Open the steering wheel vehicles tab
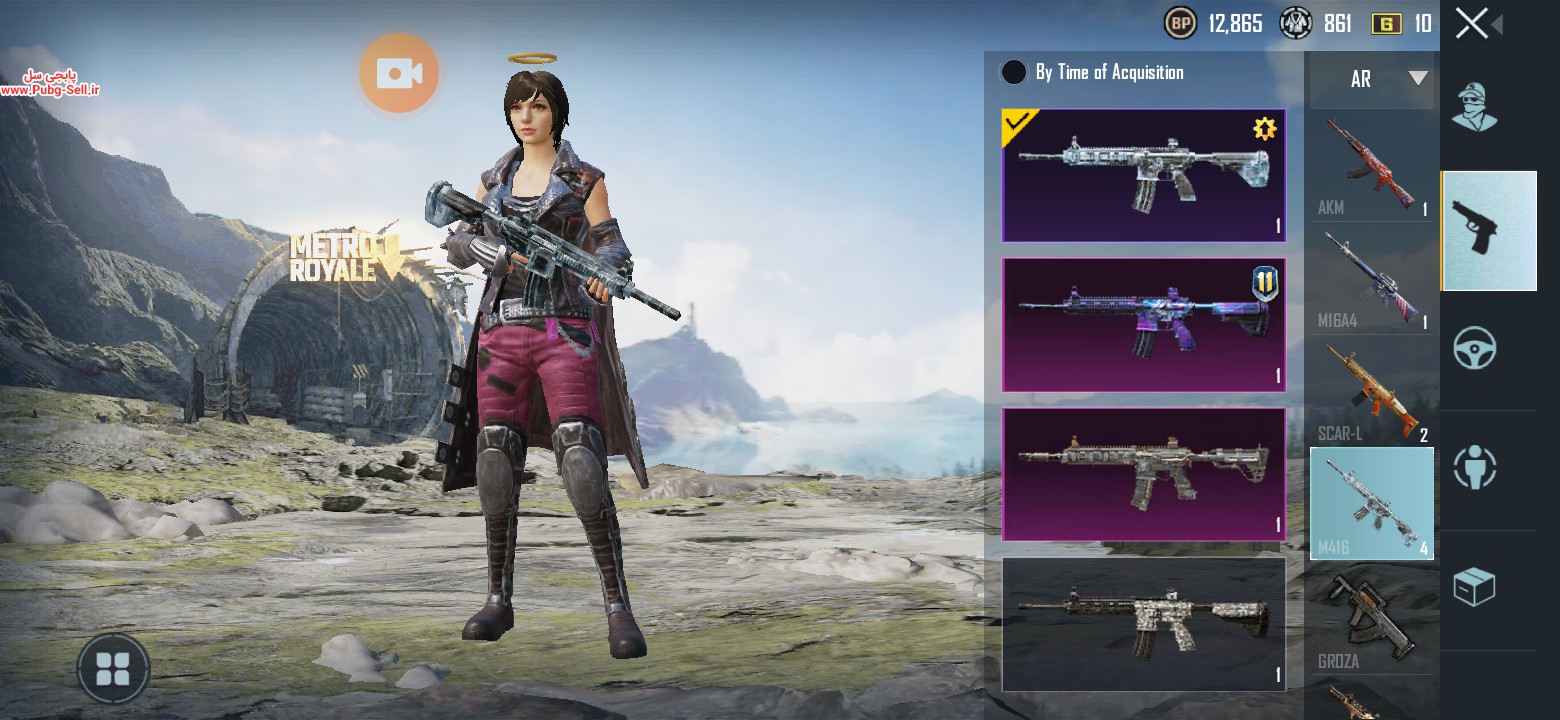The width and height of the screenshot is (1560, 720). tap(1475, 350)
